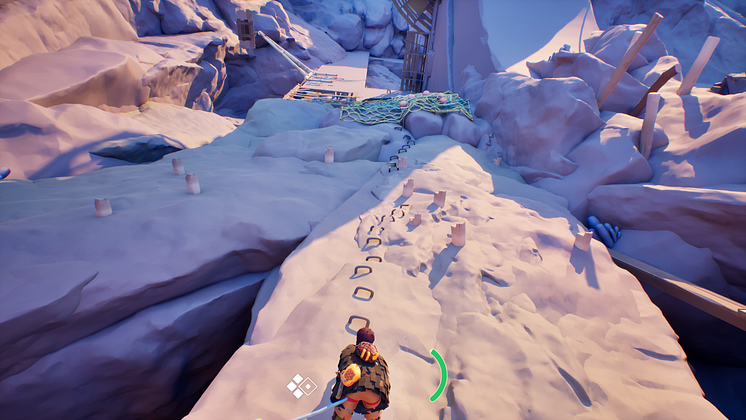The width and height of the screenshot is (746, 420).
Task: Click the four-diamond HUD icon beside the character
Action: tap(301, 385)
